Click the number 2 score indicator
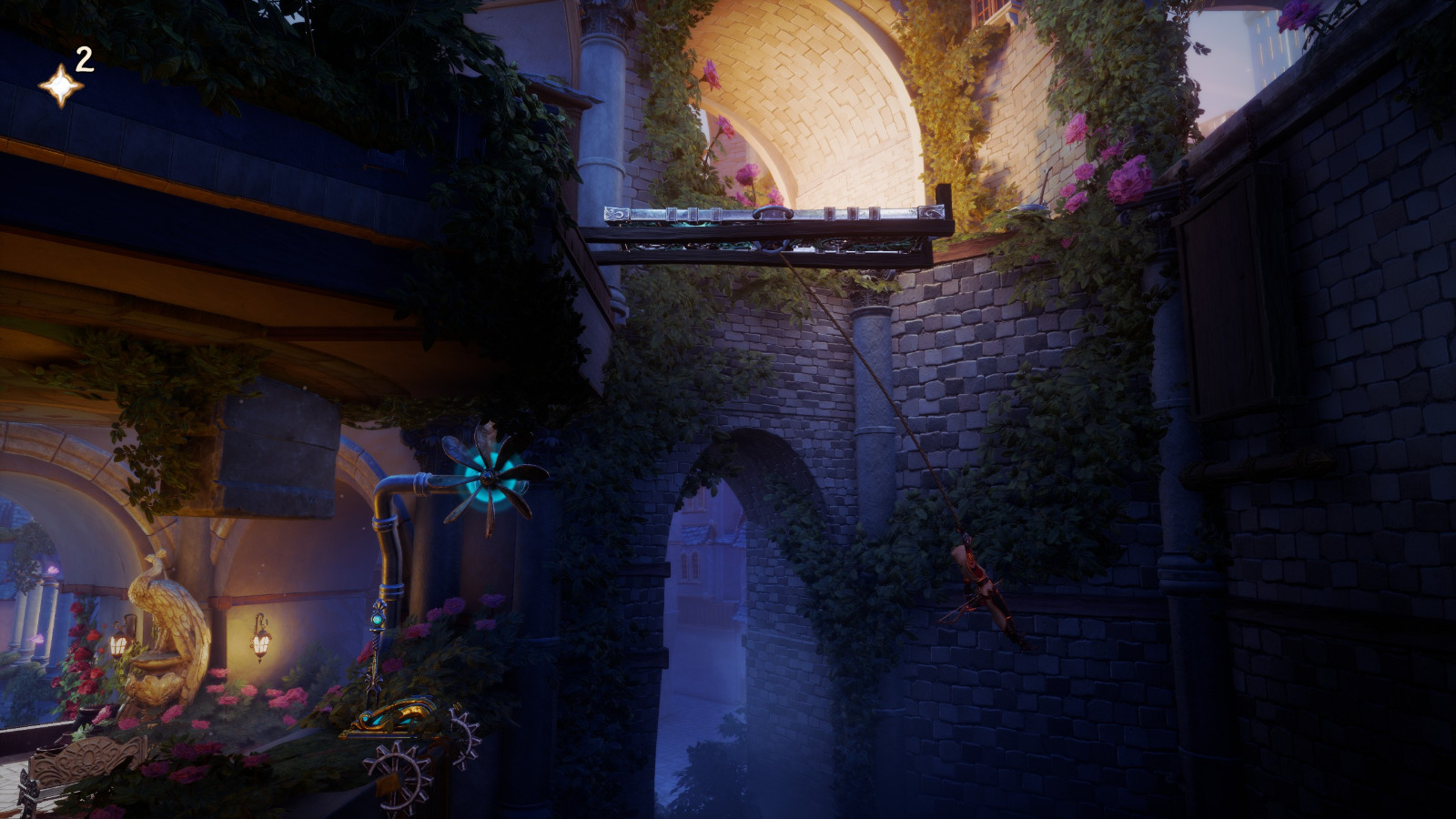 [x=84, y=61]
